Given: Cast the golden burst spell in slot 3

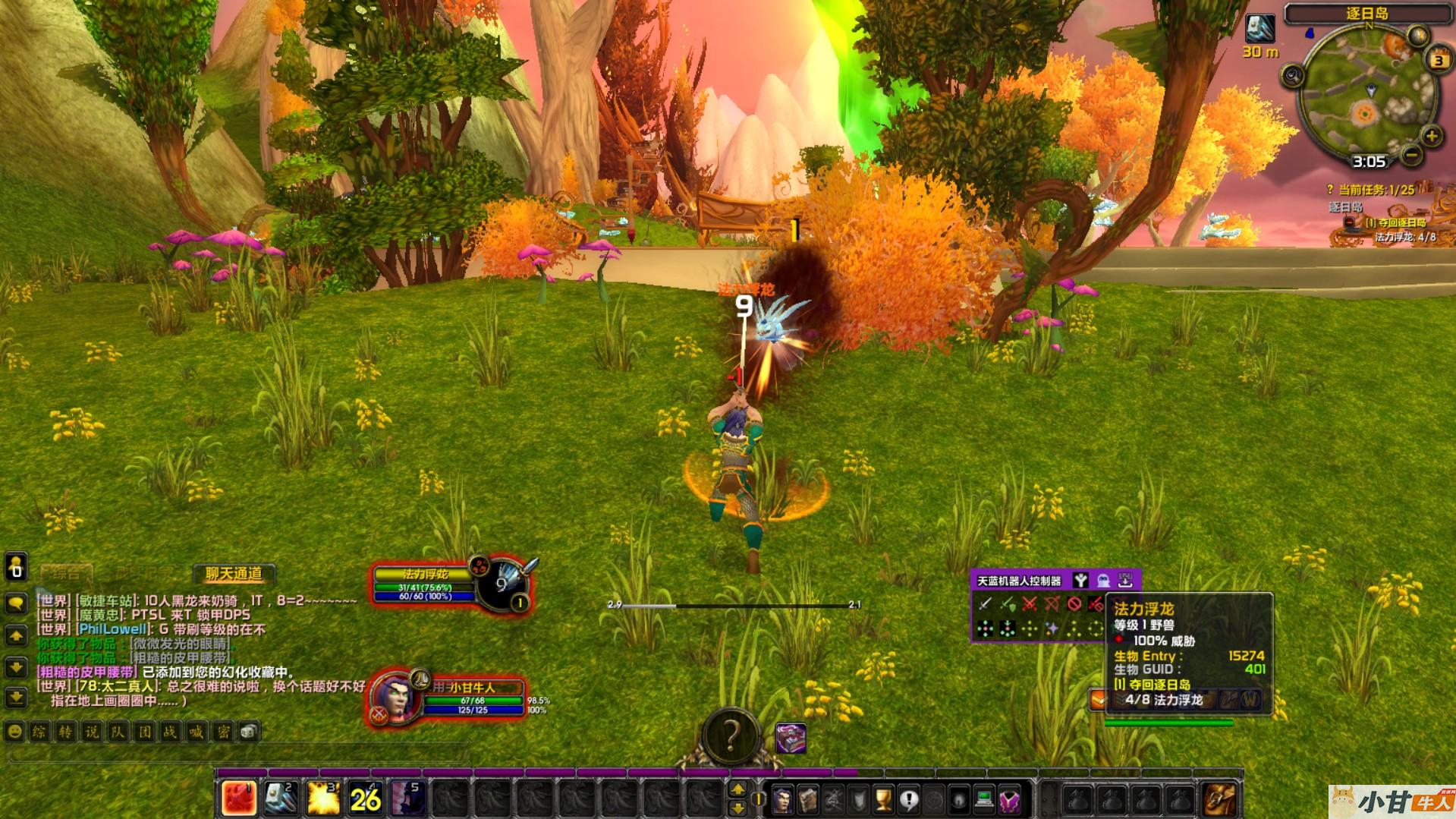Looking at the screenshot, I should coord(323,798).
